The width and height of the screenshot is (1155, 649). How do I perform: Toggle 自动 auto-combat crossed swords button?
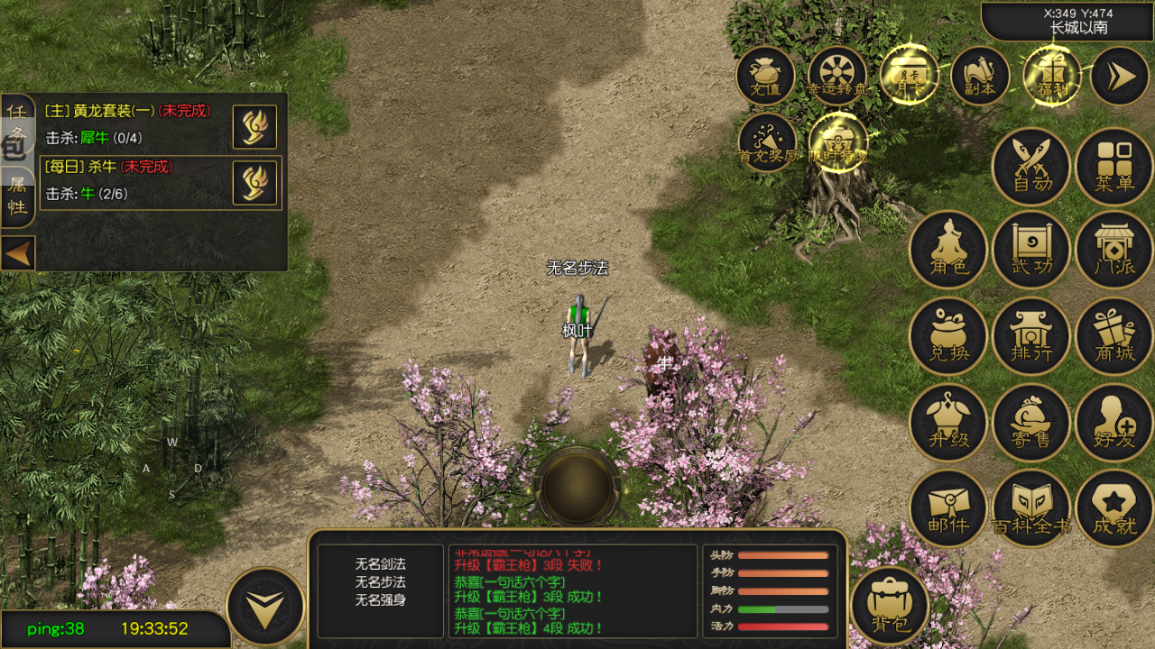click(x=1032, y=166)
